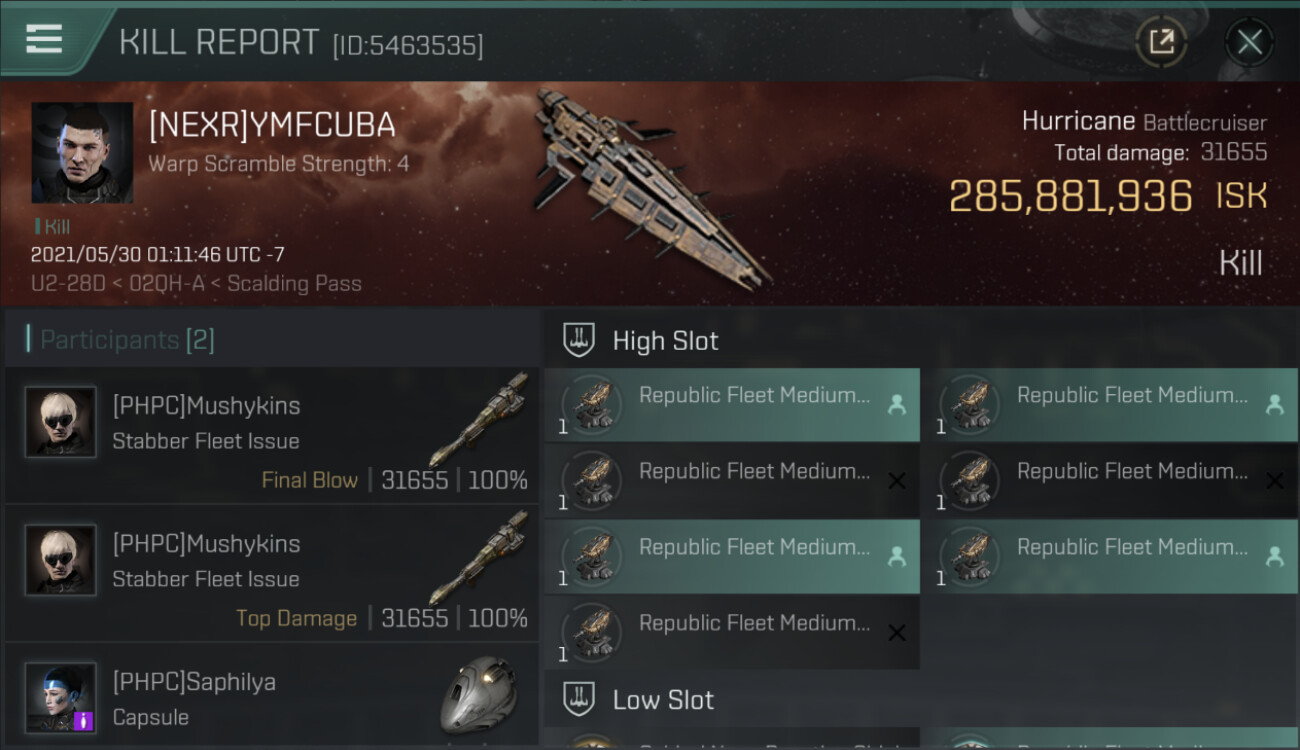Share the kill report
This screenshot has height=750, width=1300.
point(1161,42)
